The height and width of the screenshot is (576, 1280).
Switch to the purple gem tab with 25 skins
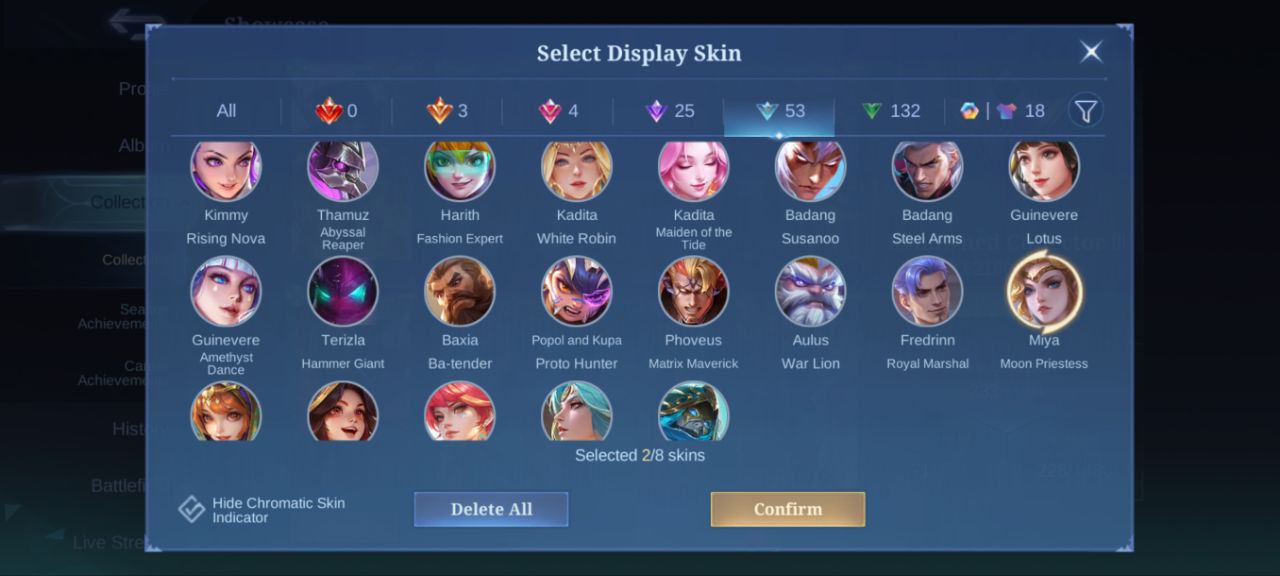(670, 111)
